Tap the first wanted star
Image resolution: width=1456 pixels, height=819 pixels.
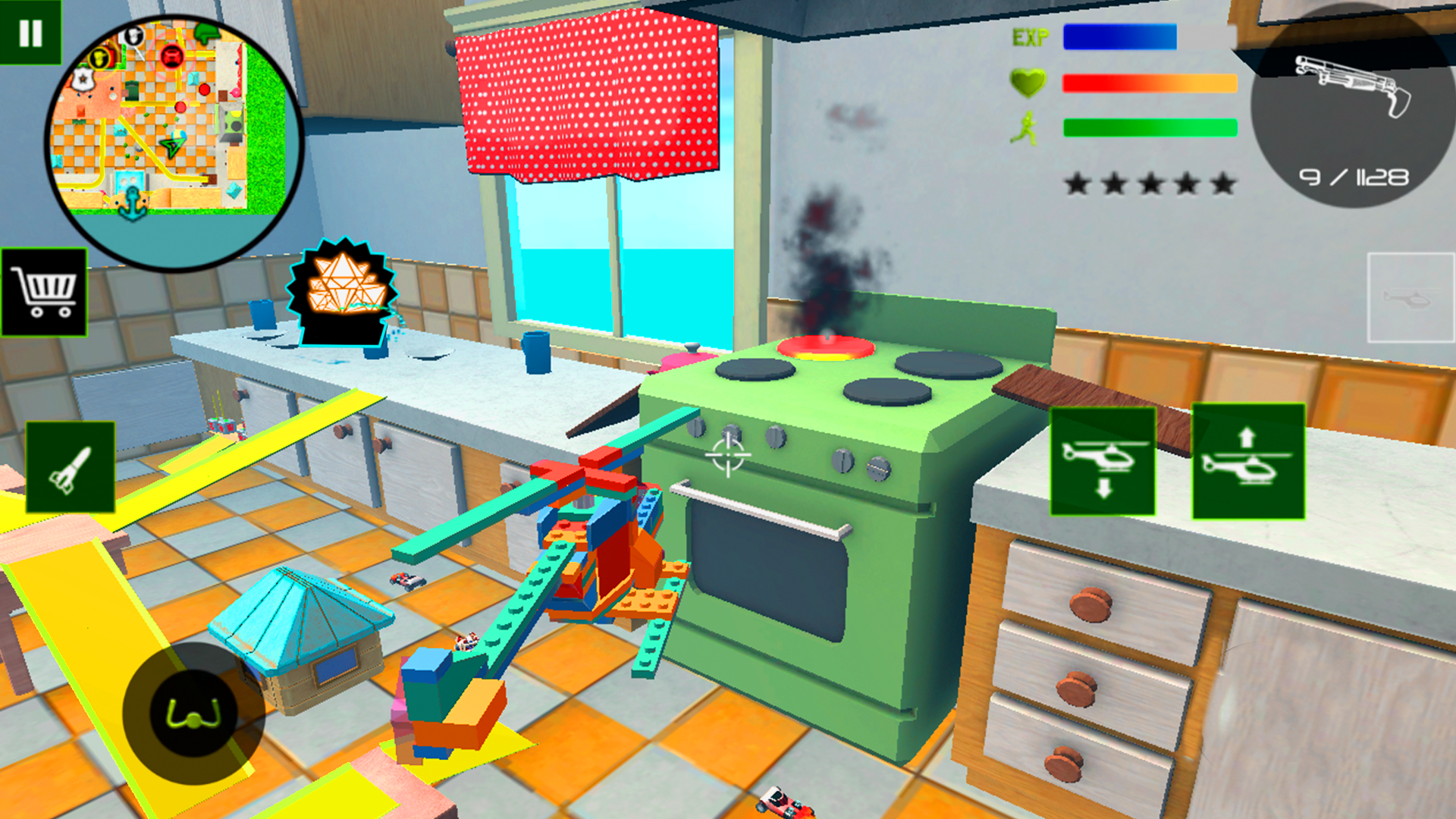click(x=1076, y=182)
